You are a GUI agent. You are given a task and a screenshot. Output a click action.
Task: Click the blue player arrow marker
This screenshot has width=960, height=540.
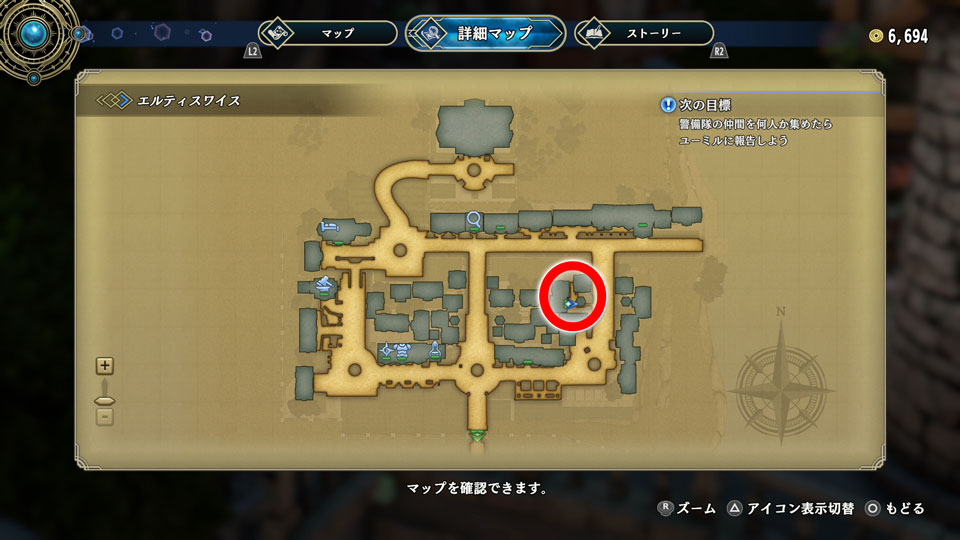click(569, 303)
